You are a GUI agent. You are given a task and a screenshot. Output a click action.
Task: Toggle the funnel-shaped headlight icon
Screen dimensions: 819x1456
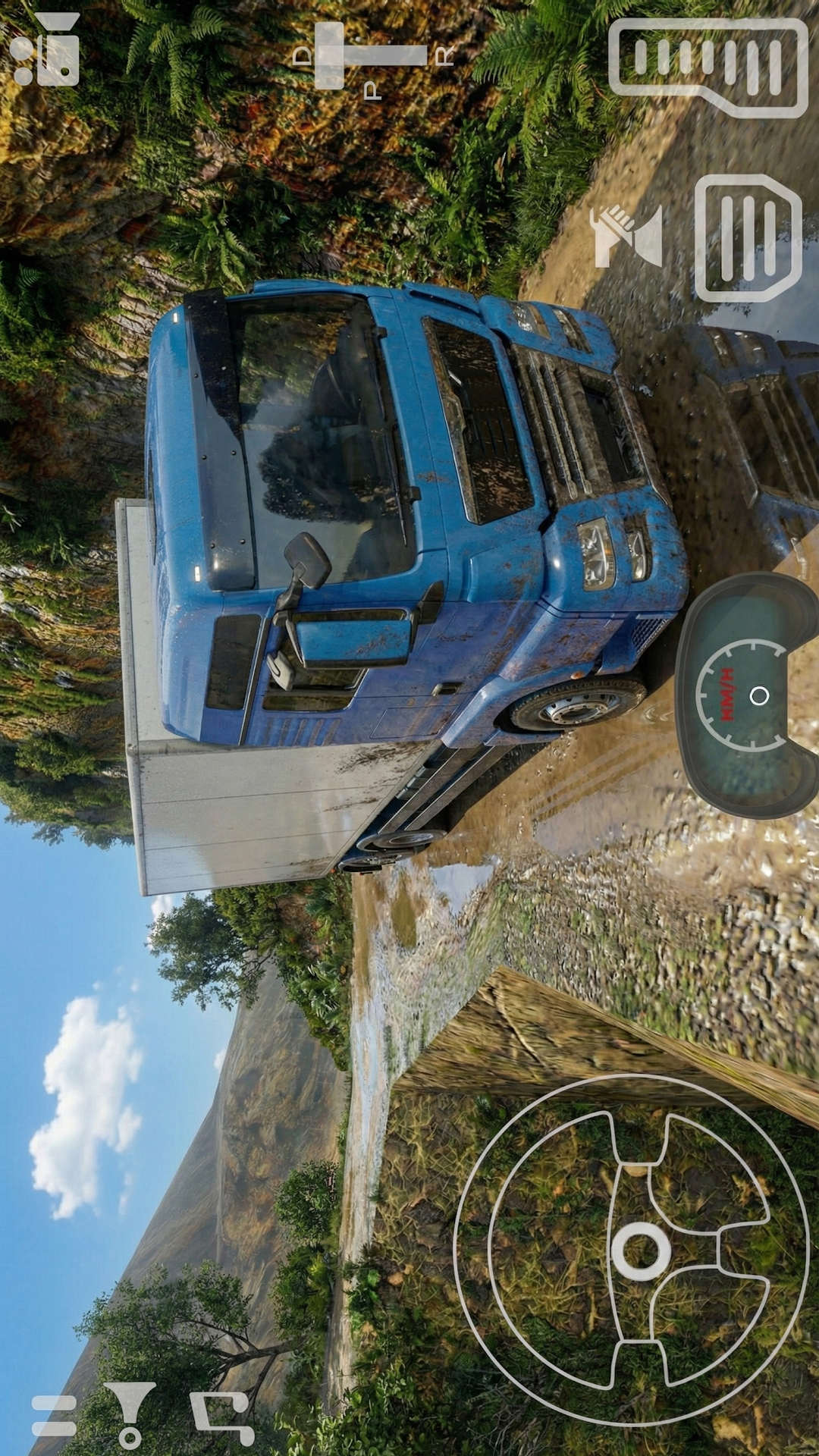(130, 1414)
